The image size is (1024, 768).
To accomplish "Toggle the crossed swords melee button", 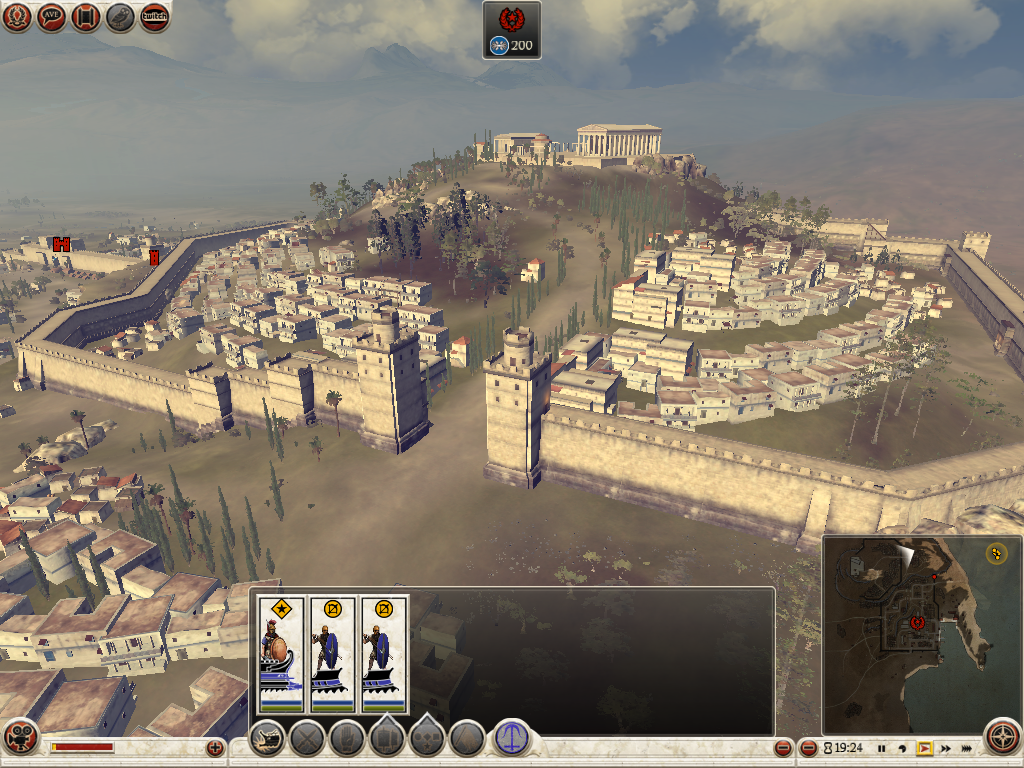I will 307,739.
